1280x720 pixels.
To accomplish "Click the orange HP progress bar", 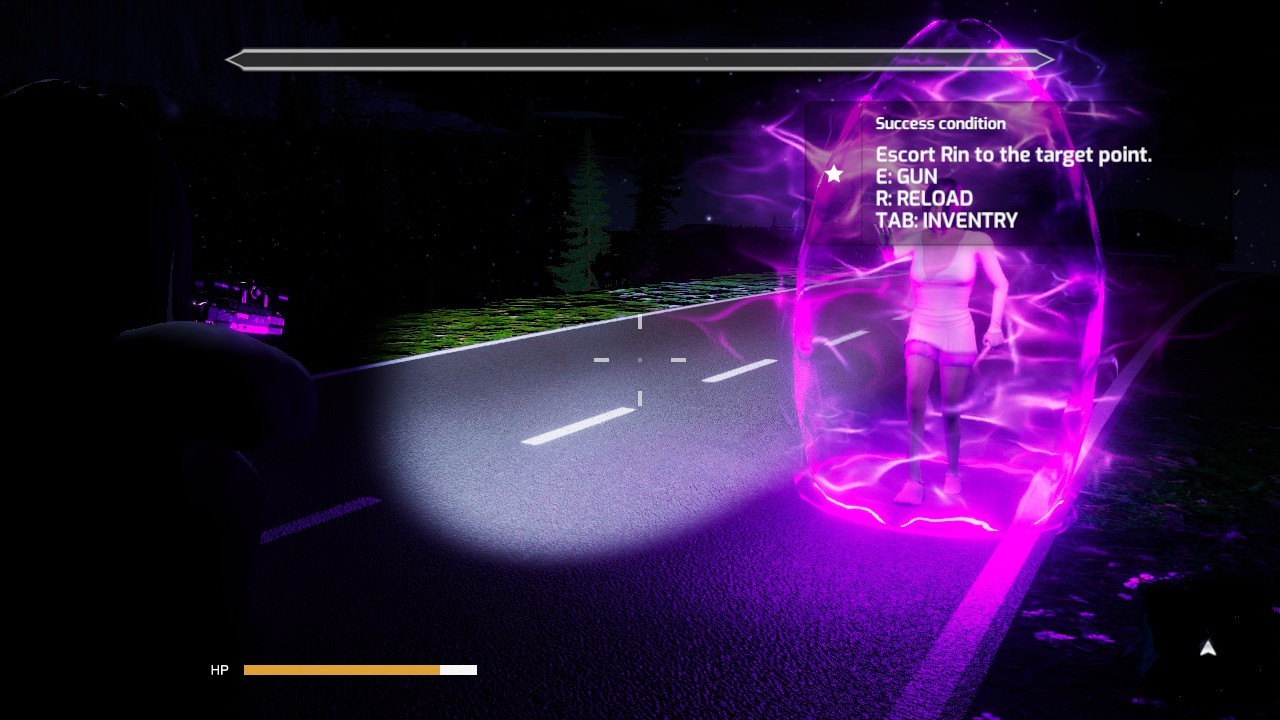I will pos(340,670).
